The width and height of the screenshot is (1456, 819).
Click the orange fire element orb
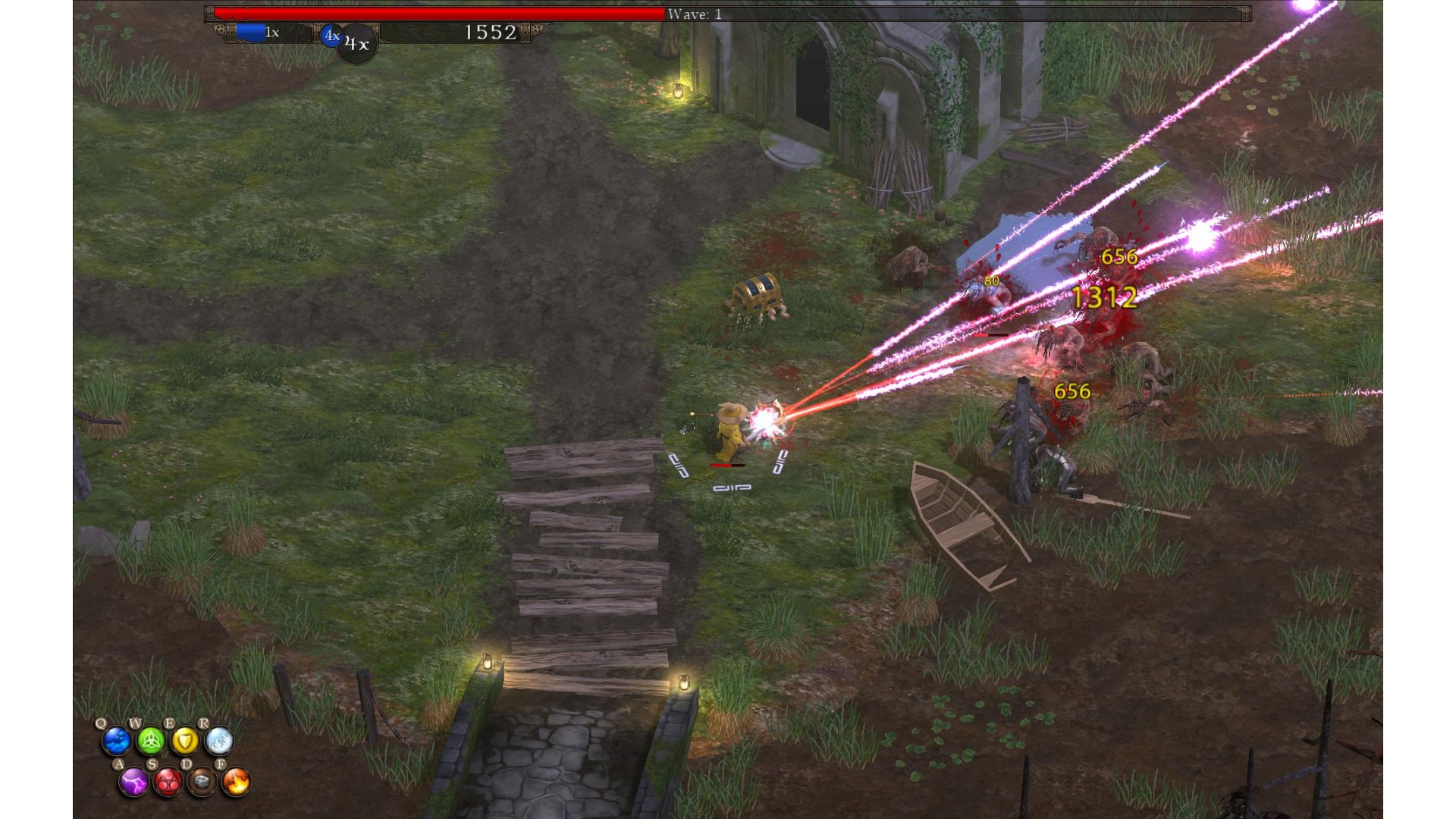(236, 782)
